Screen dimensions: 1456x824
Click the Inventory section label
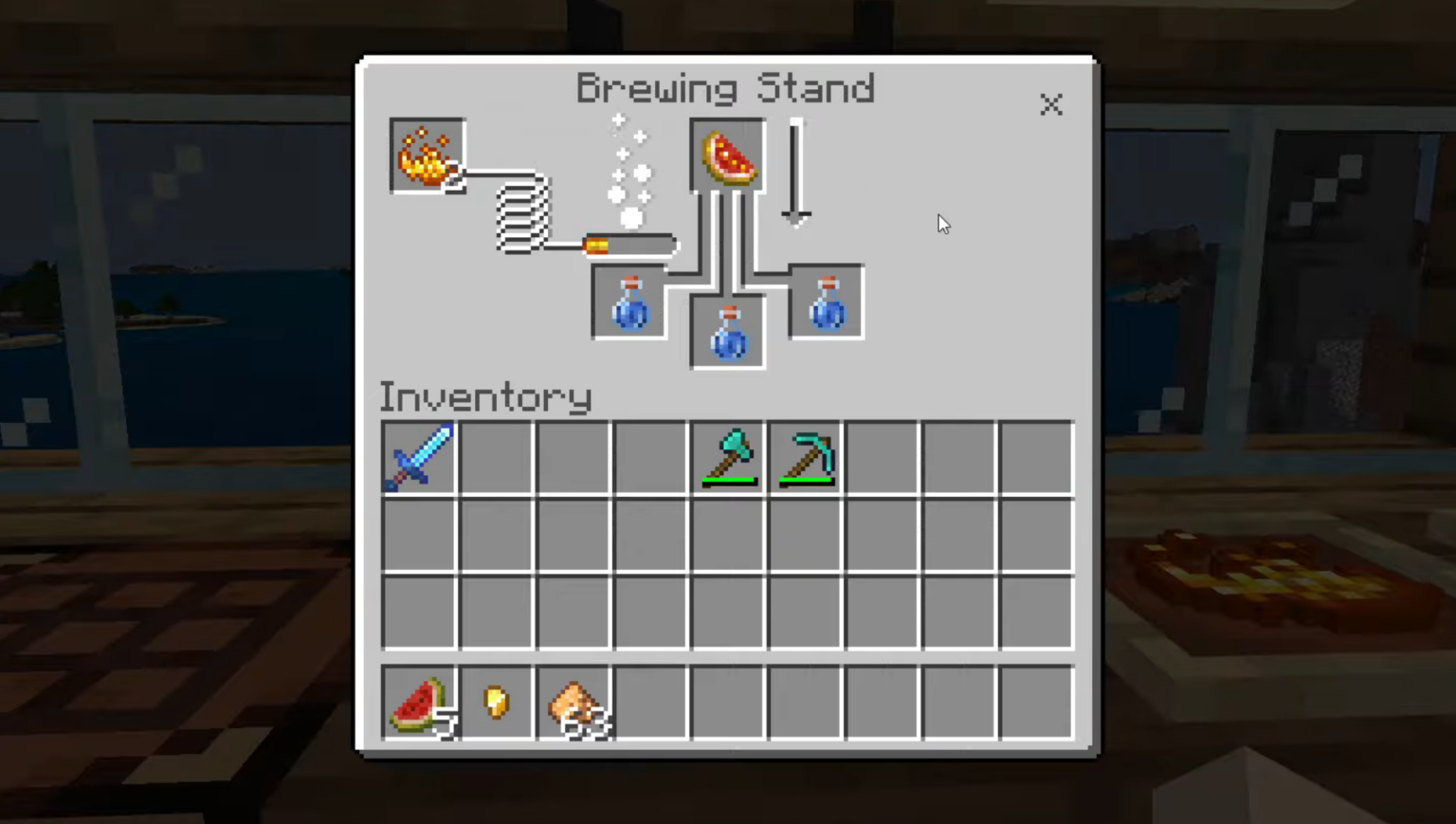pos(484,397)
